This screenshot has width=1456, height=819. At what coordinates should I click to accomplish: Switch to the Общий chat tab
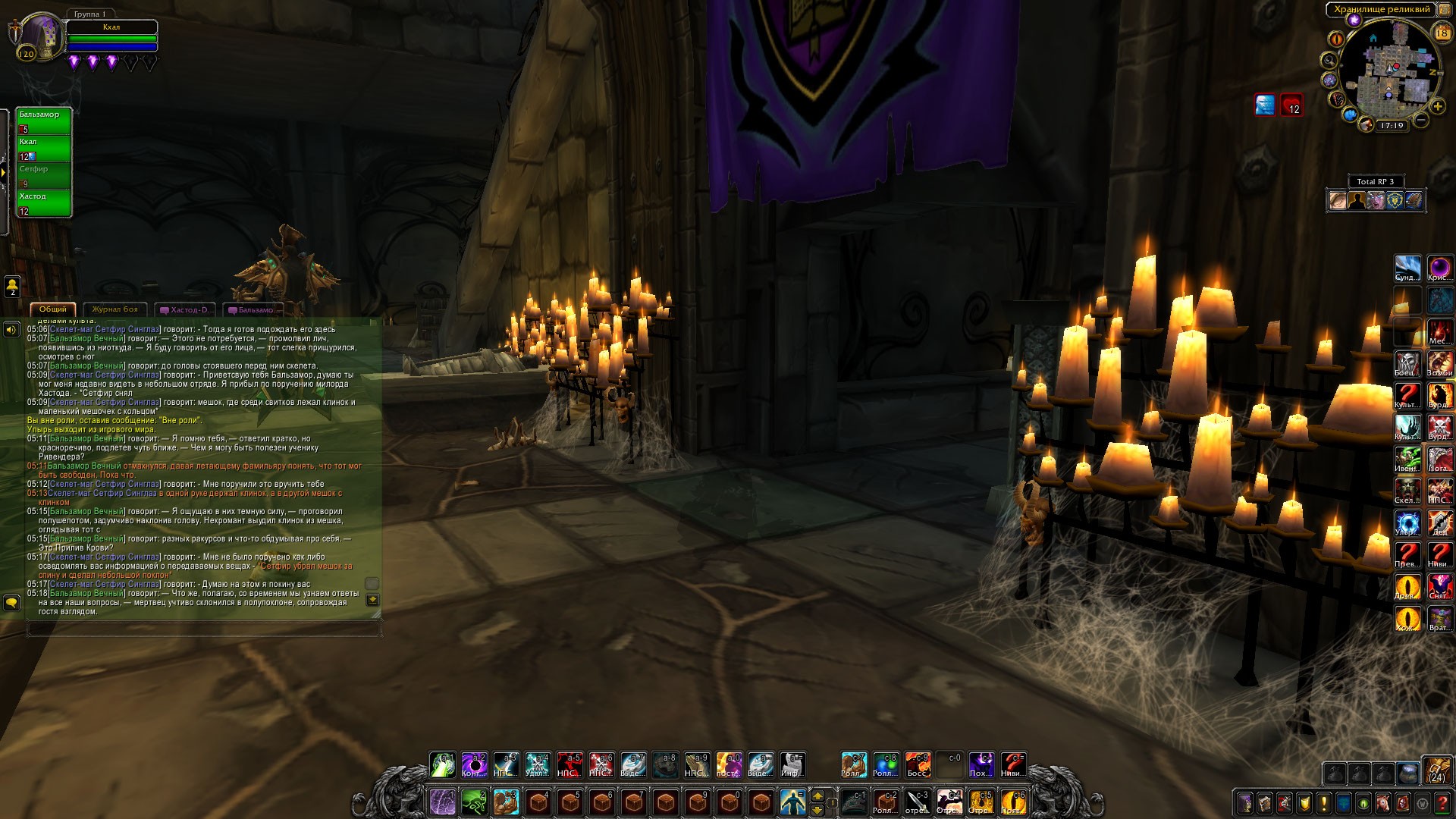coord(53,309)
